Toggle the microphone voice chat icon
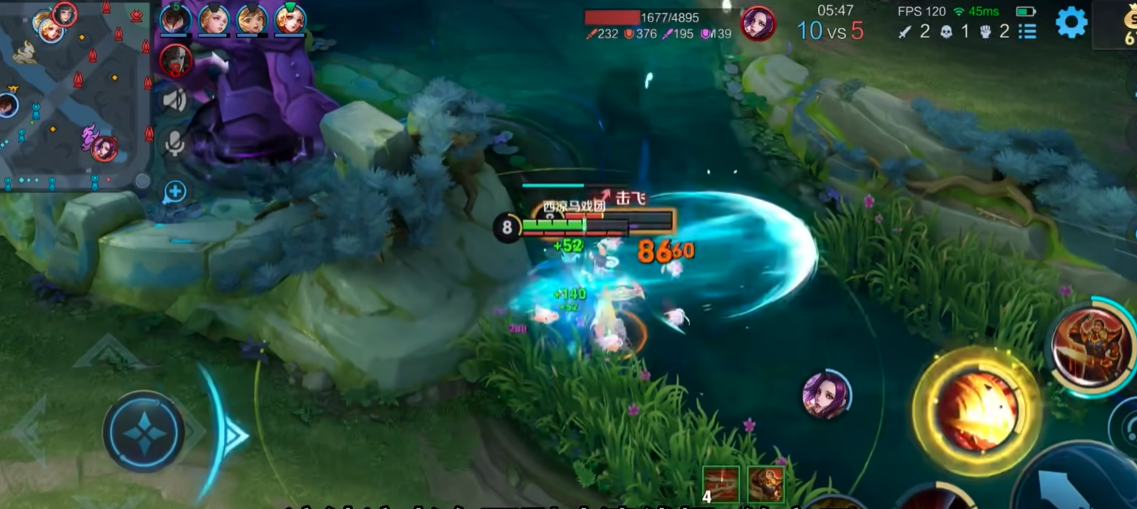1137x509 pixels. pyautogui.click(x=175, y=145)
